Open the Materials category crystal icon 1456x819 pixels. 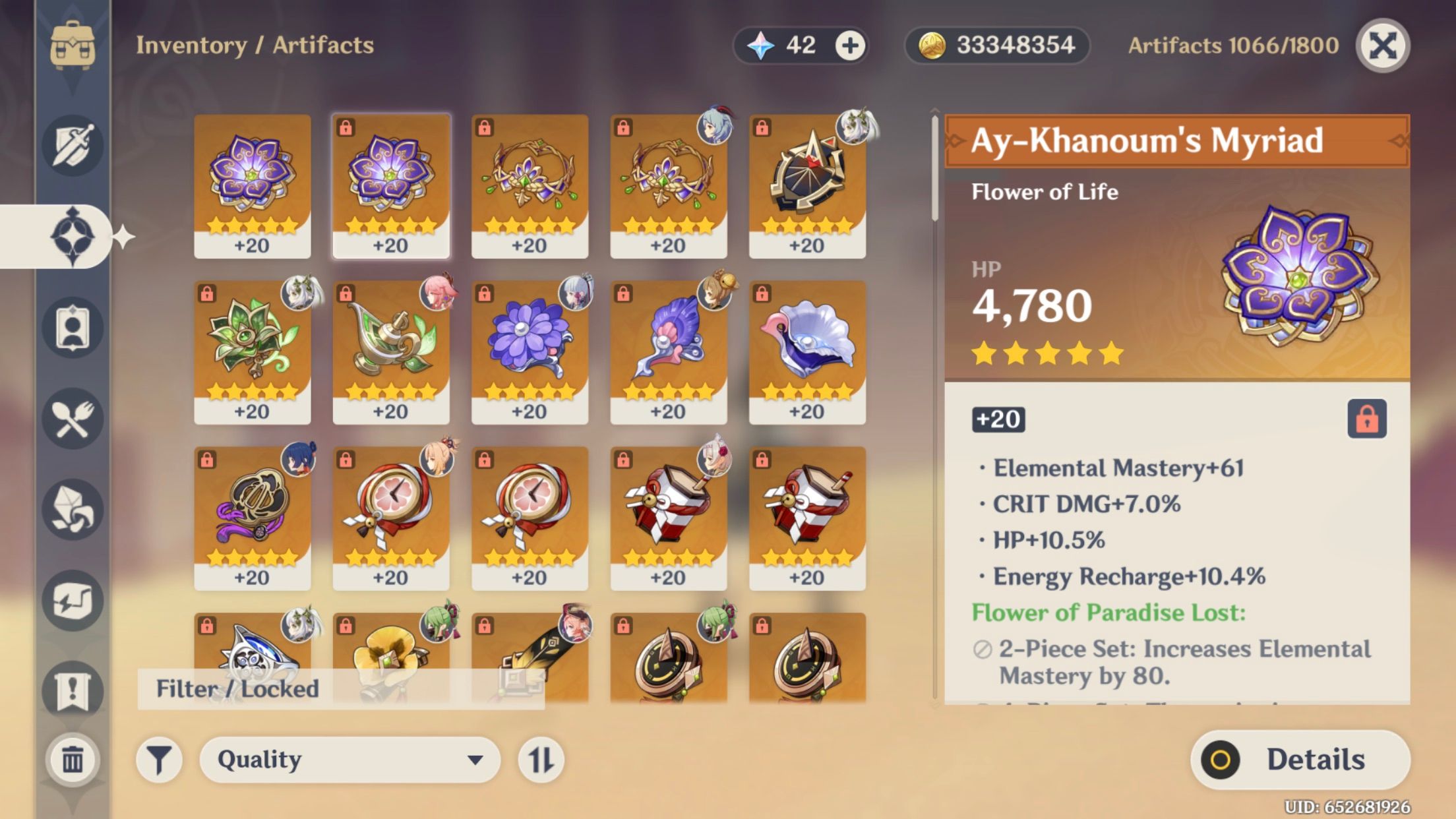click(x=73, y=508)
